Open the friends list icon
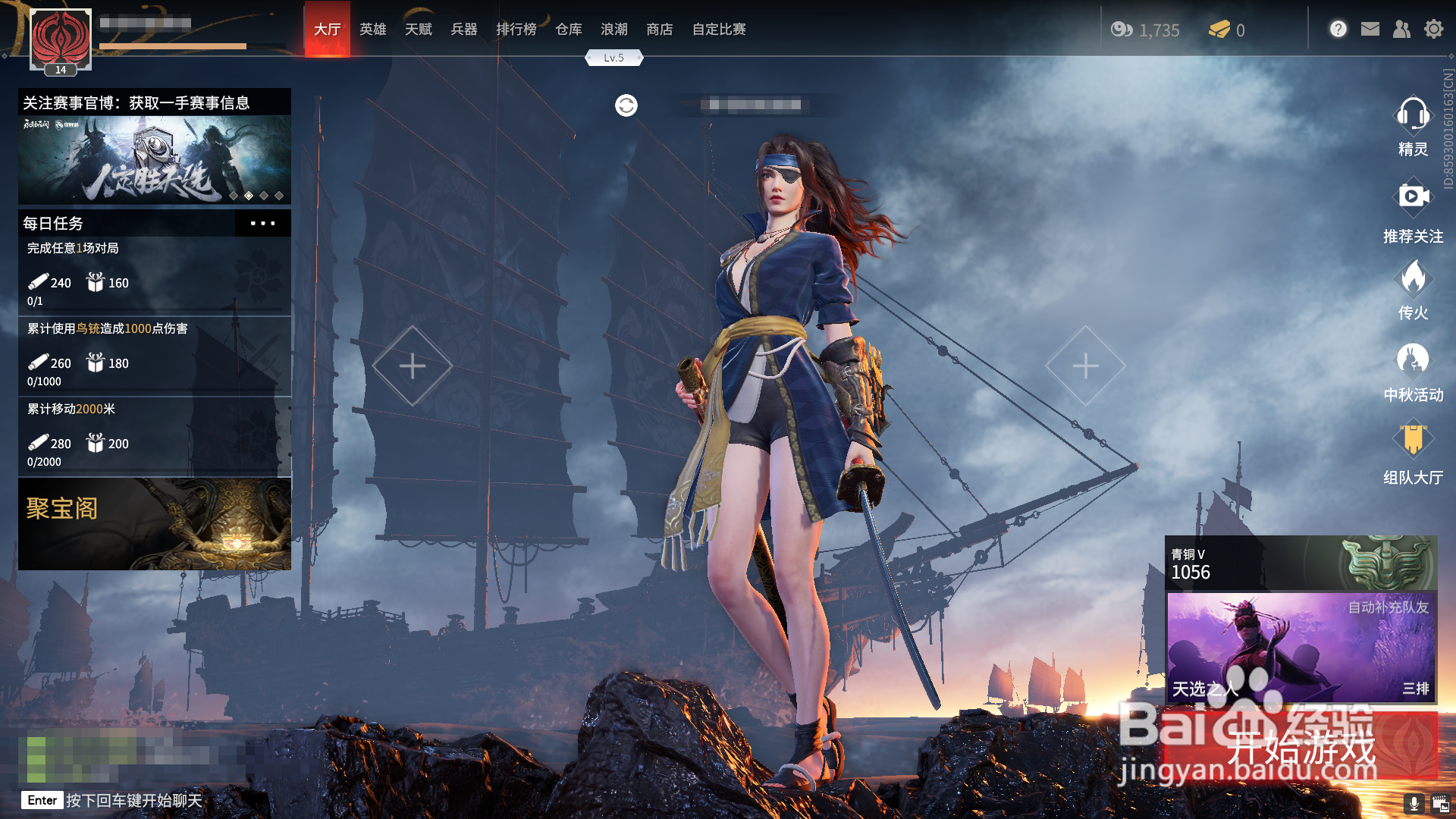Screen dimensions: 1456x819 click(1401, 30)
